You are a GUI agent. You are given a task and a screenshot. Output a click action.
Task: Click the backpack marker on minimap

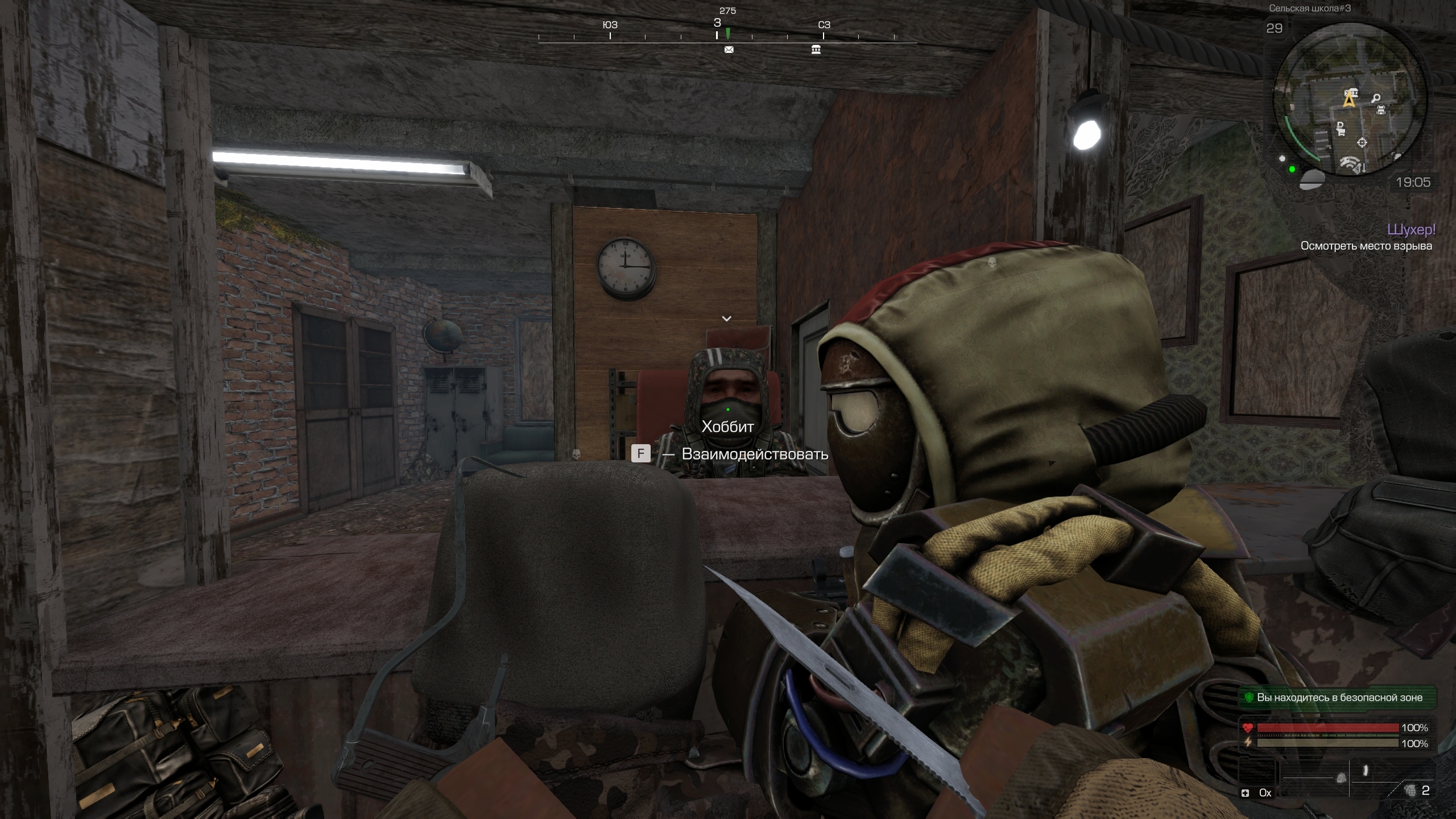tap(1380, 110)
